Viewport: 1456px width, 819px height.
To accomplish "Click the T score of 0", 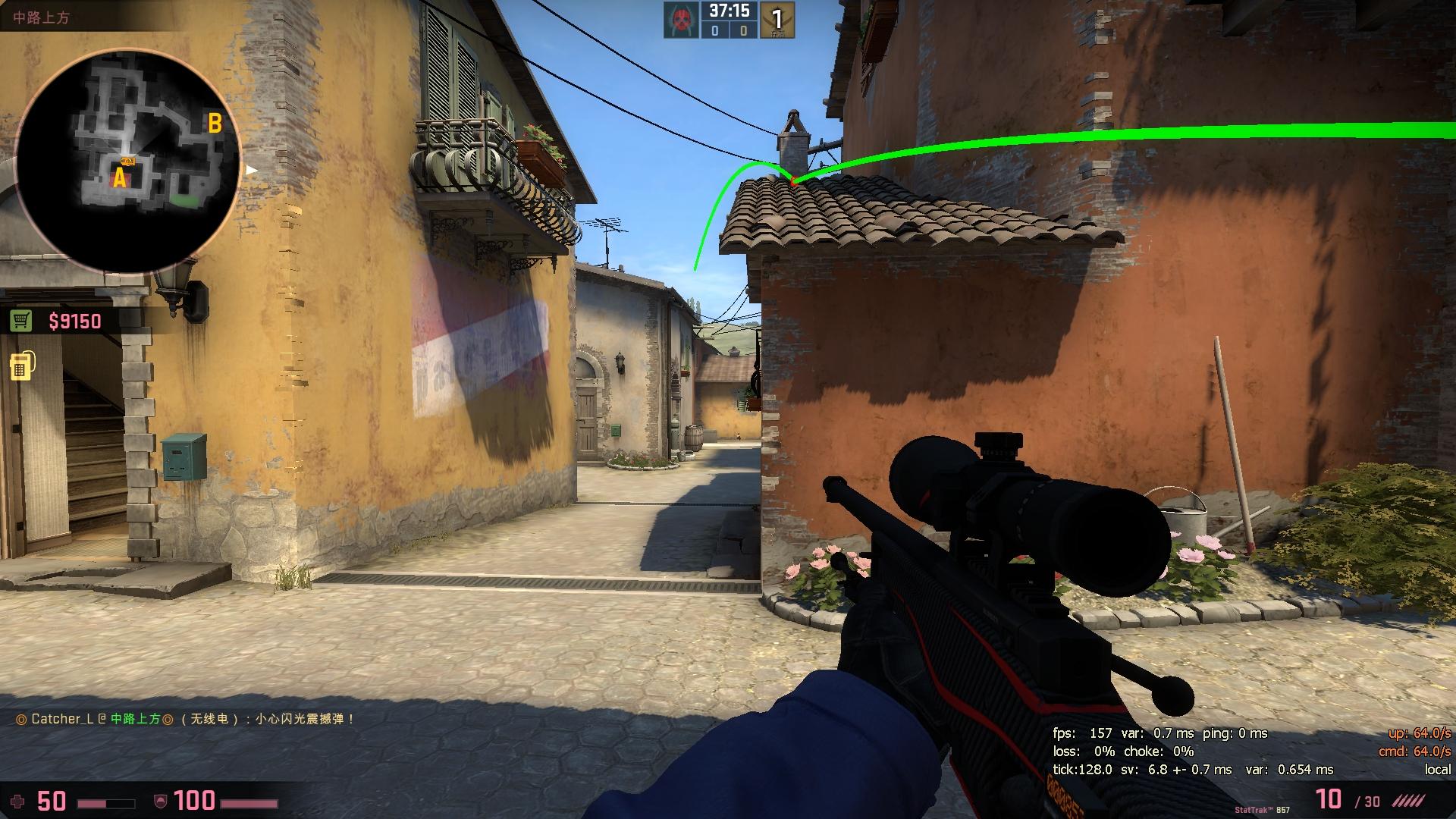I will tap(744, 31).
